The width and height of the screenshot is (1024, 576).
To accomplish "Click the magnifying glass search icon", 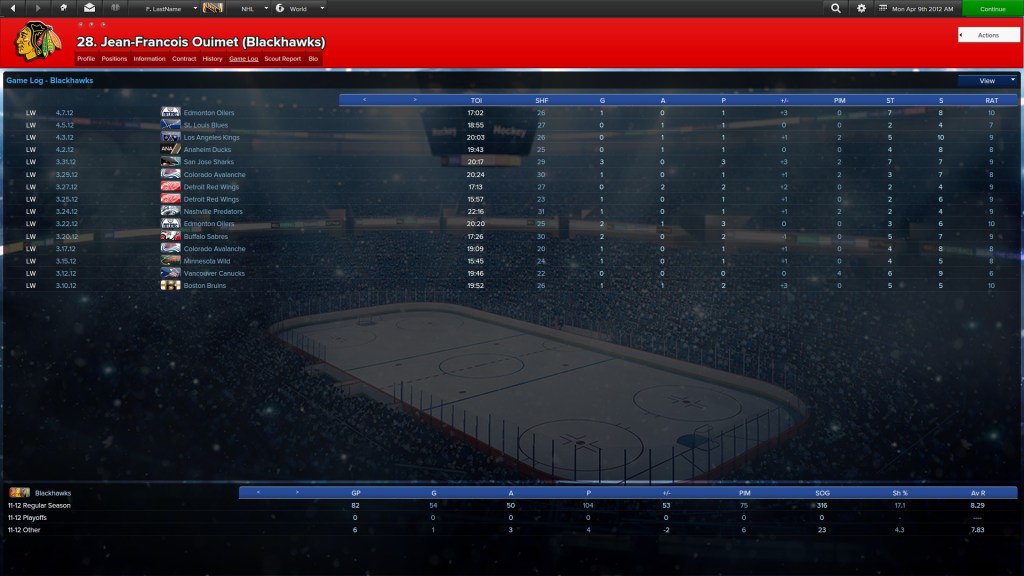I will point(836,8).
